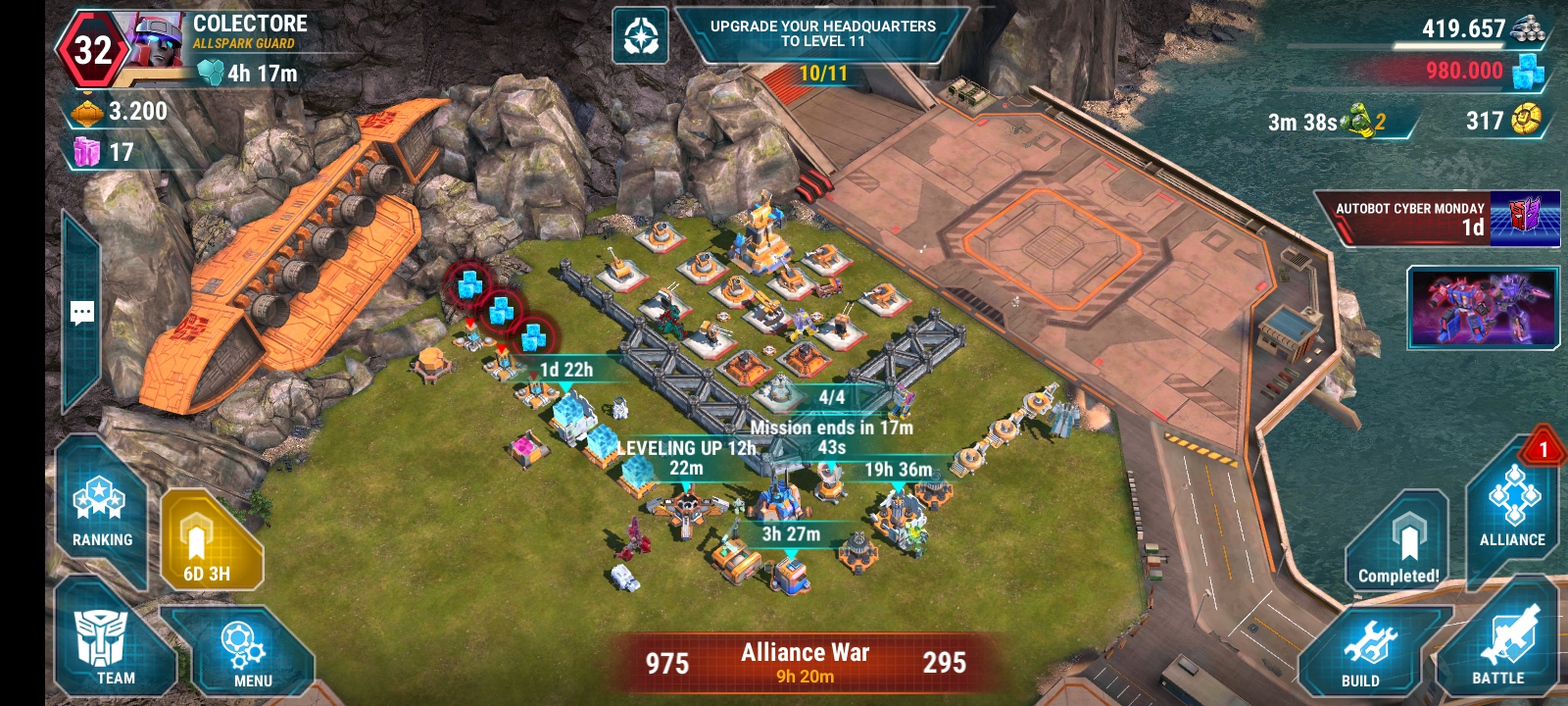Open the Alliance War banner

tap(805, 663)
